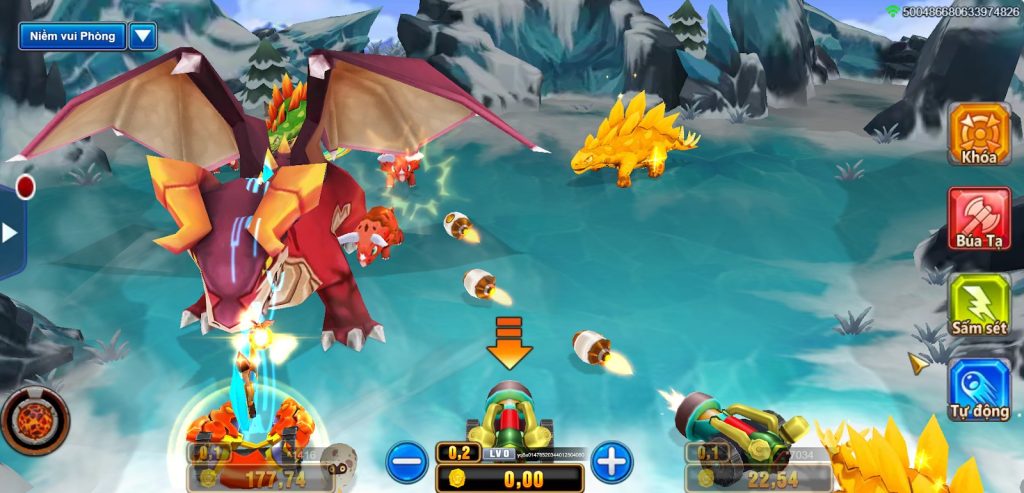Viewport: 1024px width, 493px height.
Task: Expand the left side panel arrow
Action: (10, 233)
